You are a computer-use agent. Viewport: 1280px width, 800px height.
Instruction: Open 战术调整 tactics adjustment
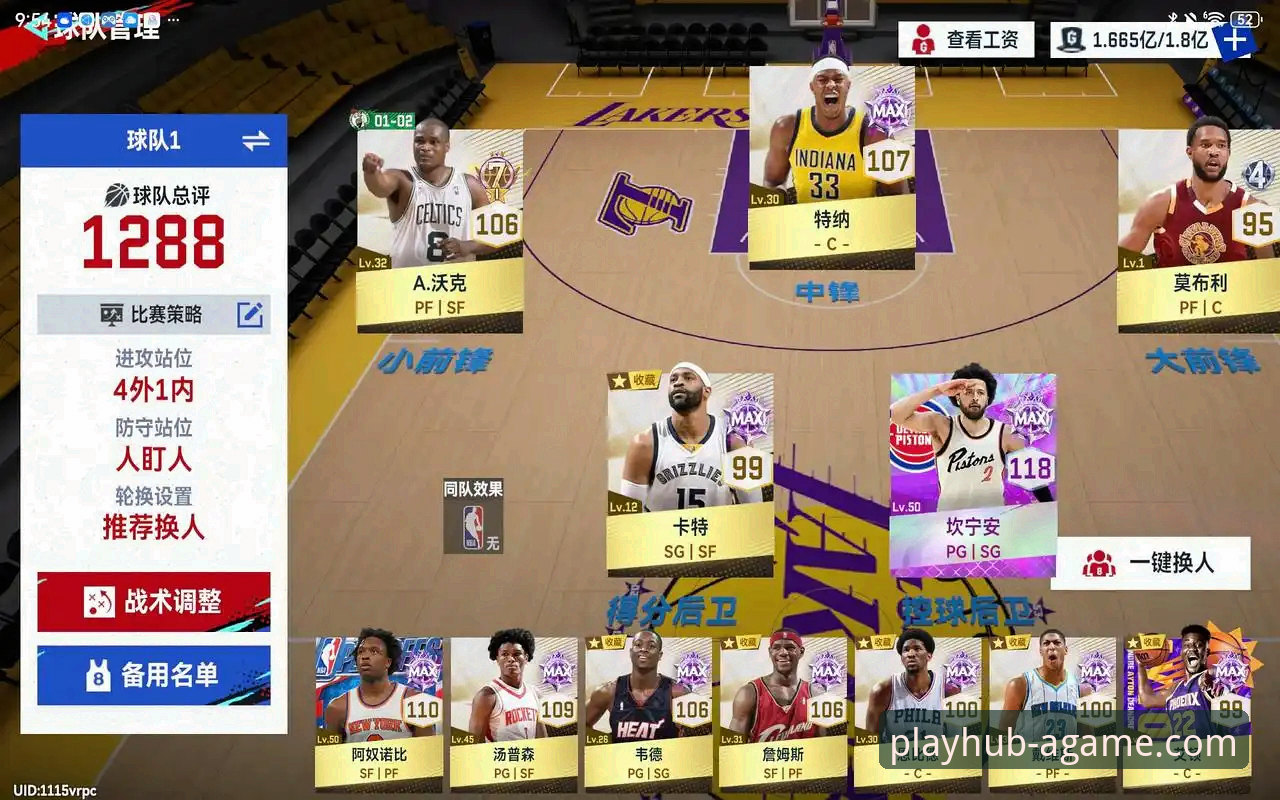click(154, 602)
